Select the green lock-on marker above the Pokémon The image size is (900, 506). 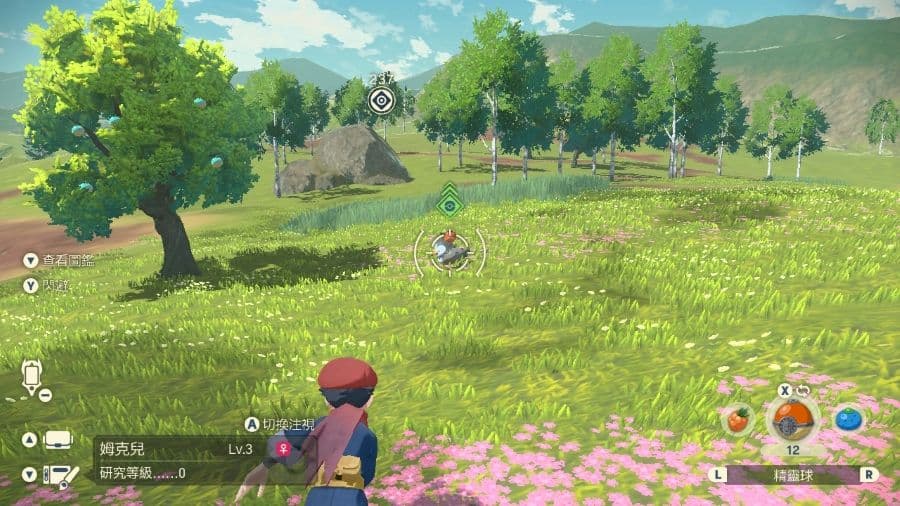point(450,203)
